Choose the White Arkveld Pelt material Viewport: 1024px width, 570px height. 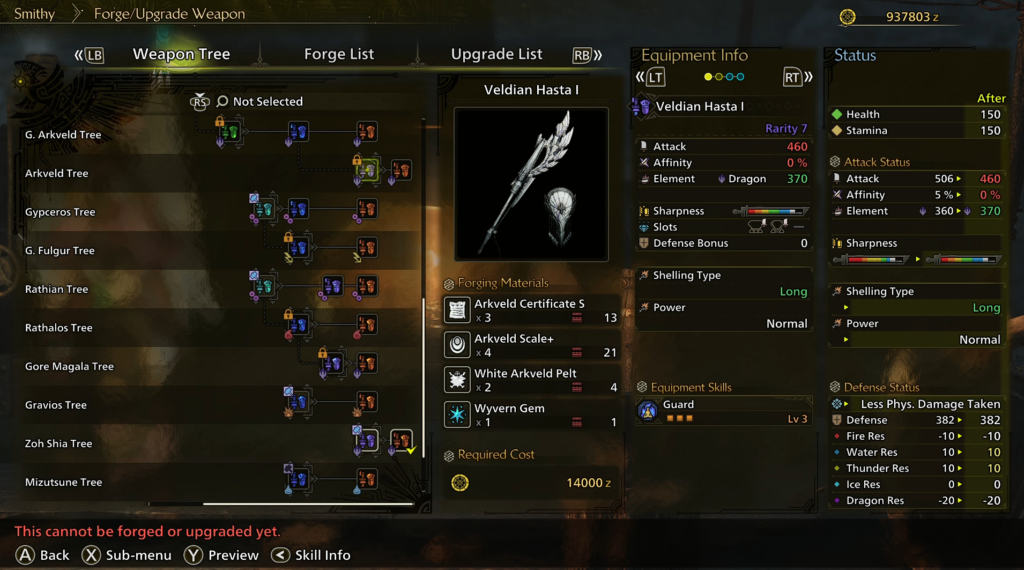(531, 380)
